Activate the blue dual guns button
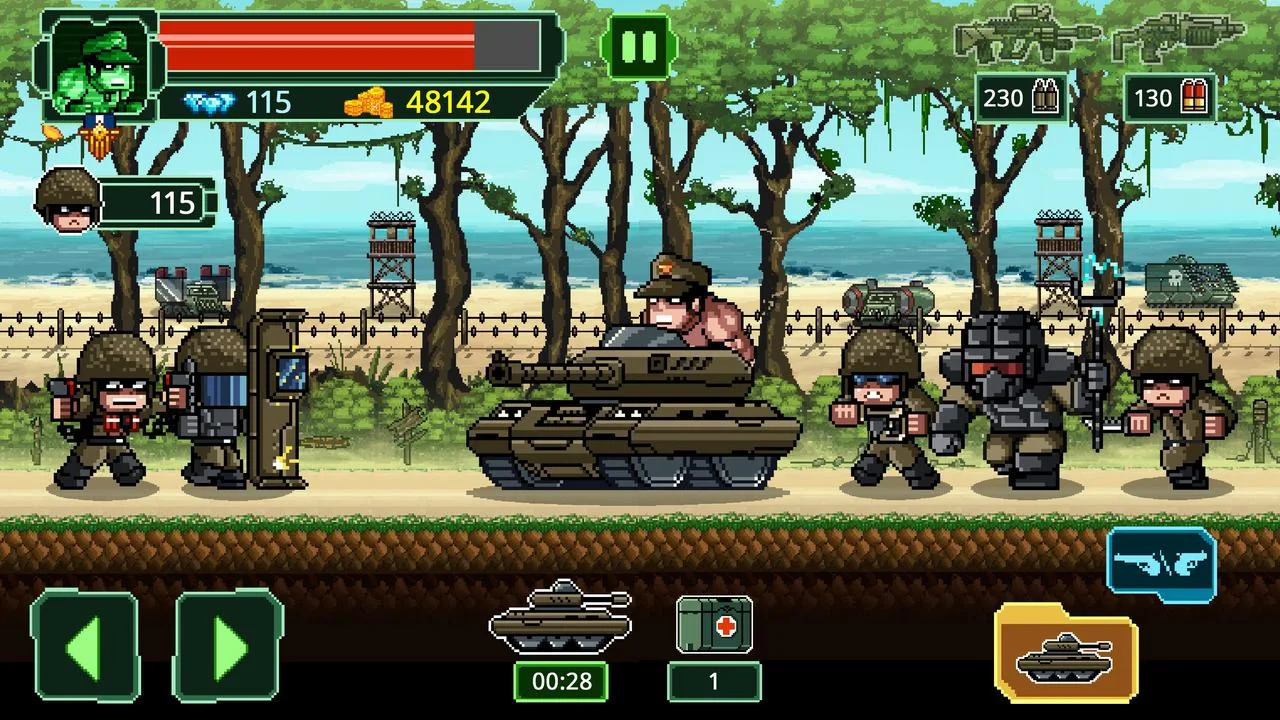Screen dimensions: 1280x720 [x=1161, y=566]
